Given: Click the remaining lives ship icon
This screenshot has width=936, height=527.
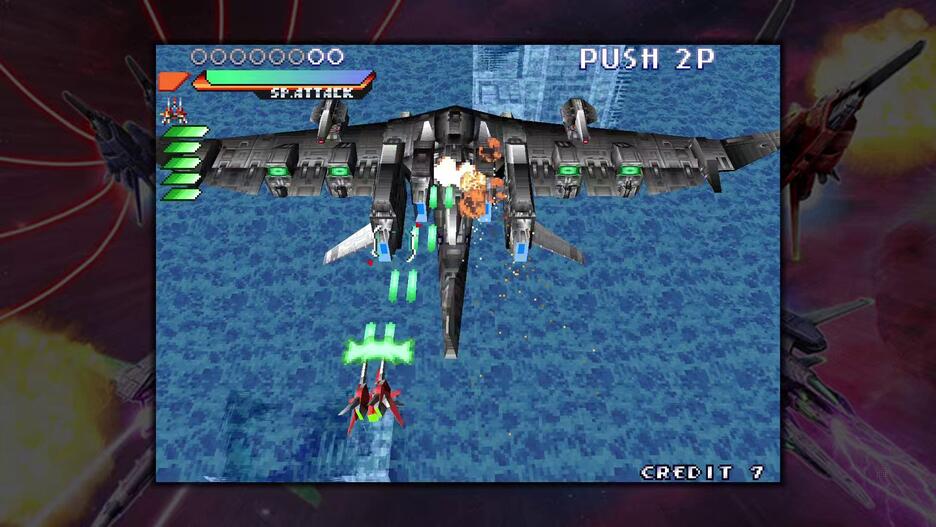Looking at the screenshot, I should tap(174, 111).
